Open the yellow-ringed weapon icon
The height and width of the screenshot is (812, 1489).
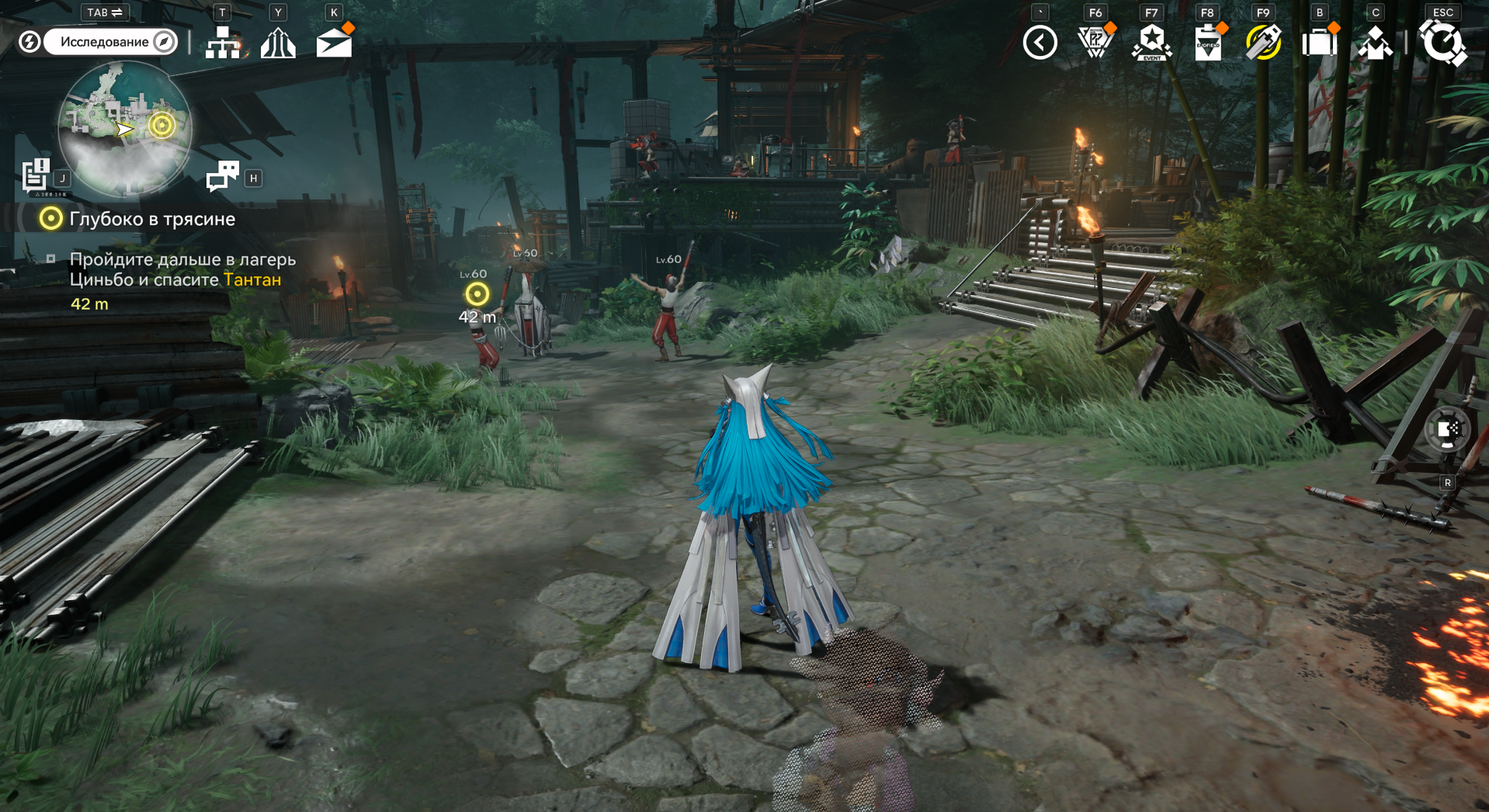pos(1263,43)
